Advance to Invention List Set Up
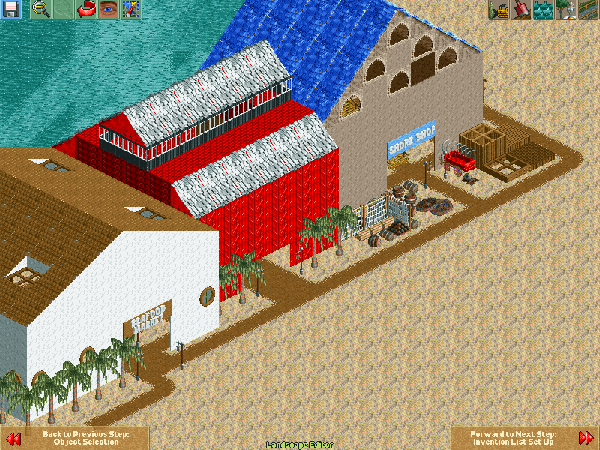The image size is (600, 450). pyautogui.click(x=585, y=438)
